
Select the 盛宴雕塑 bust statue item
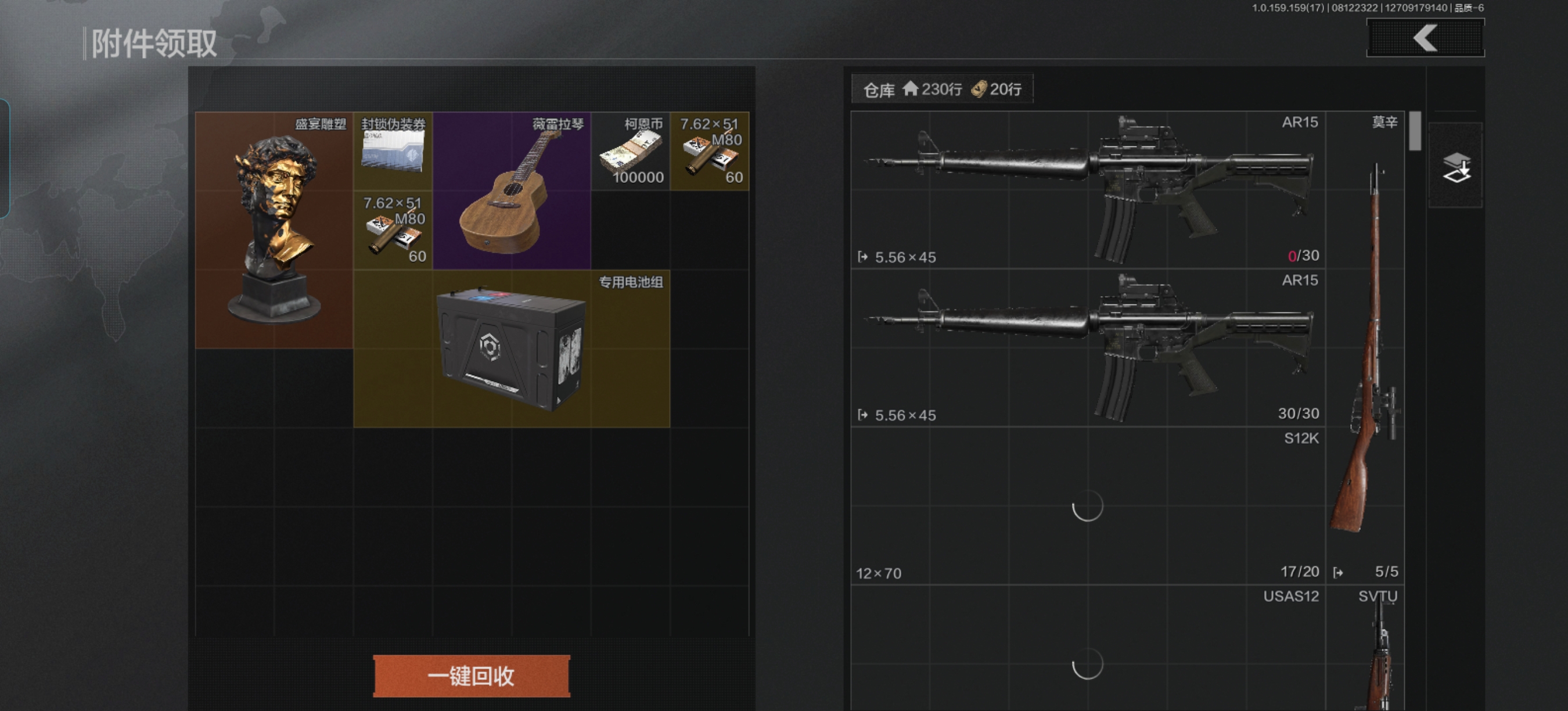coord(274,230)
